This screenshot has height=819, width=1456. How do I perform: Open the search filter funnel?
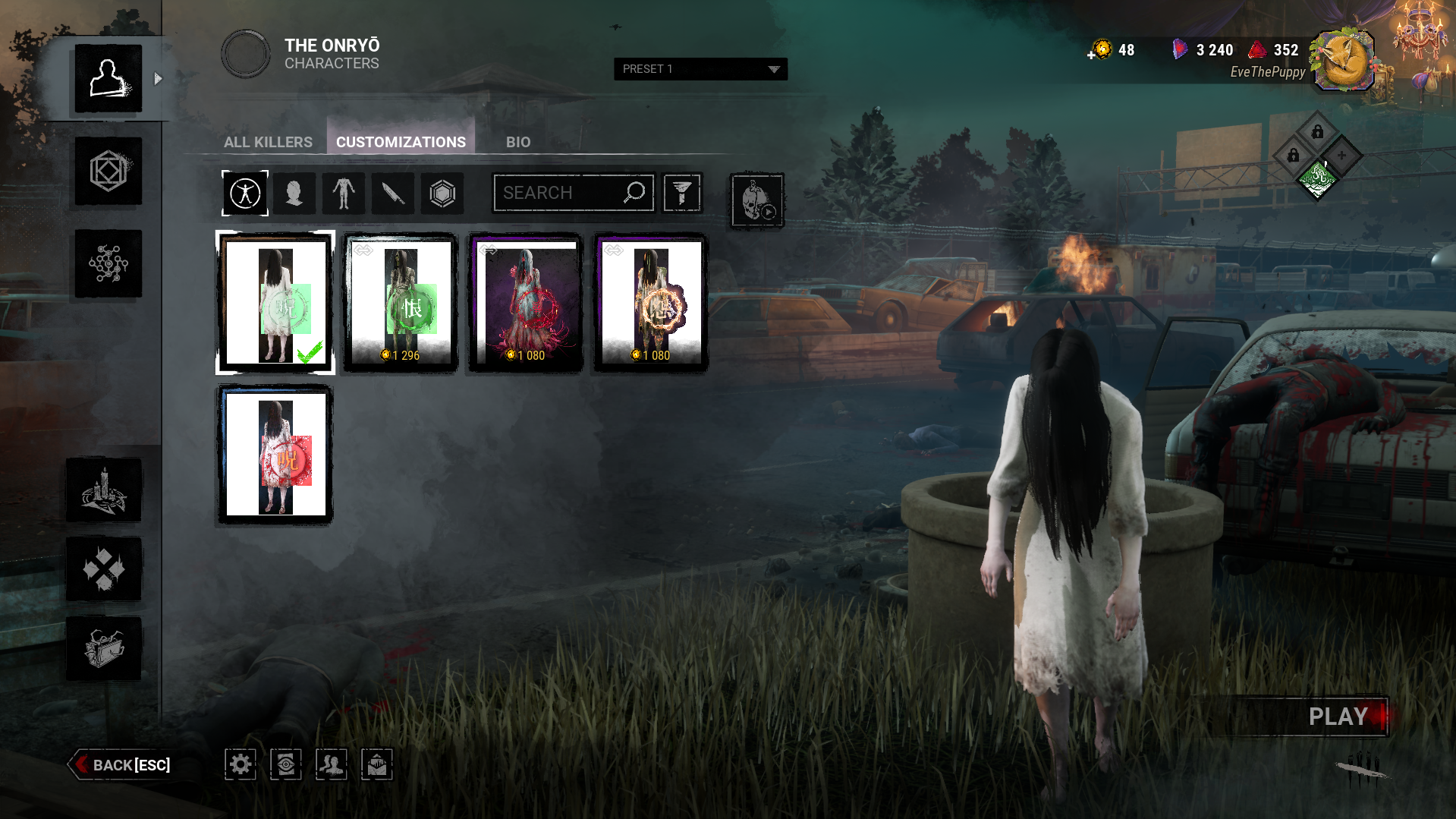click(x=681, y=193)
